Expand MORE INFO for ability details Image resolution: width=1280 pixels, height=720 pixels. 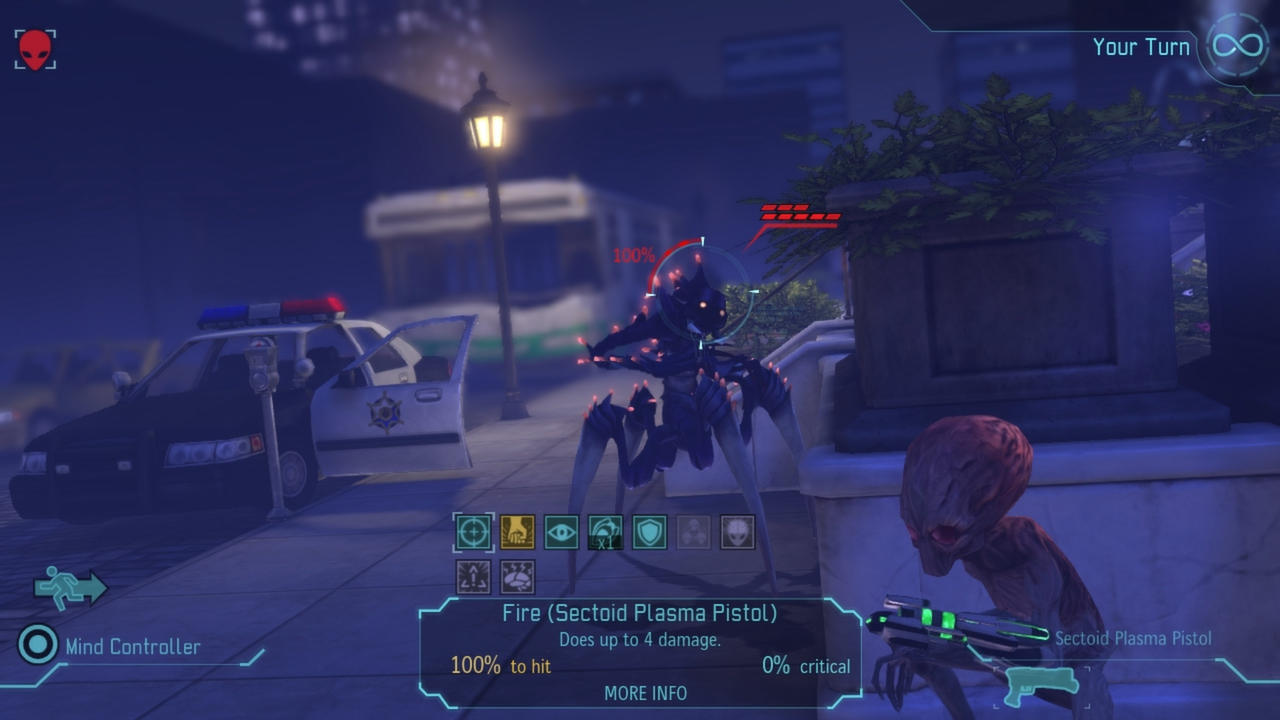click(645, 693)
